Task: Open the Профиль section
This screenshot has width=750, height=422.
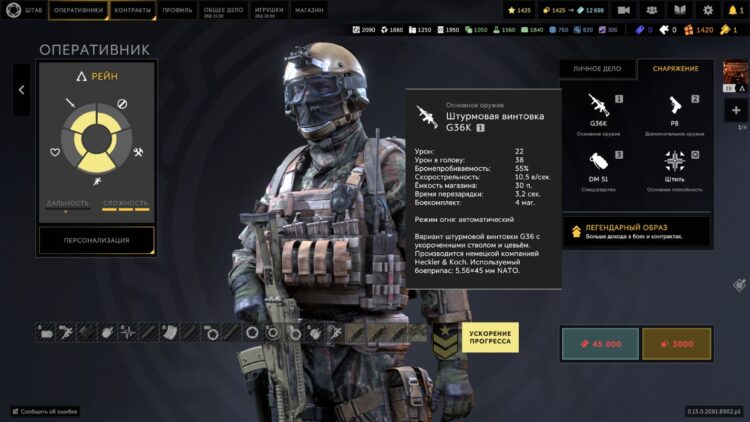Action: coord(177,10)
